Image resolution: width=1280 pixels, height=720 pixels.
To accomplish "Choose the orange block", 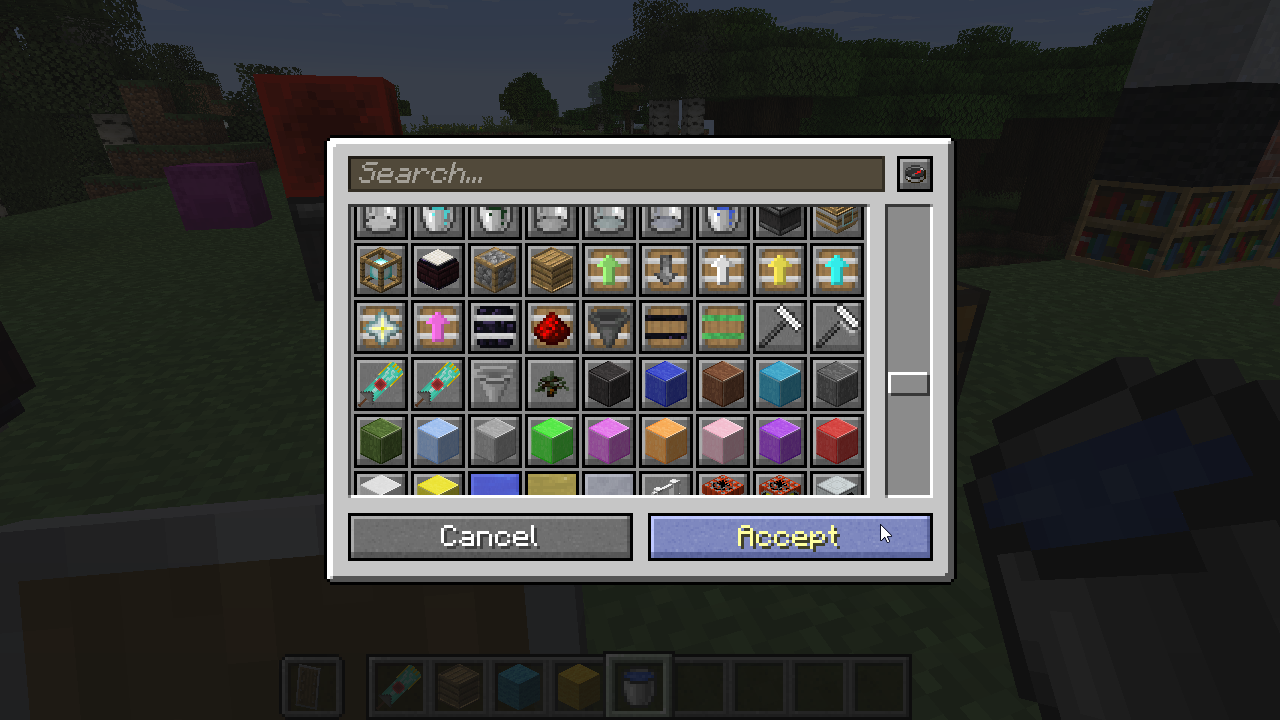I will (666, 441).
